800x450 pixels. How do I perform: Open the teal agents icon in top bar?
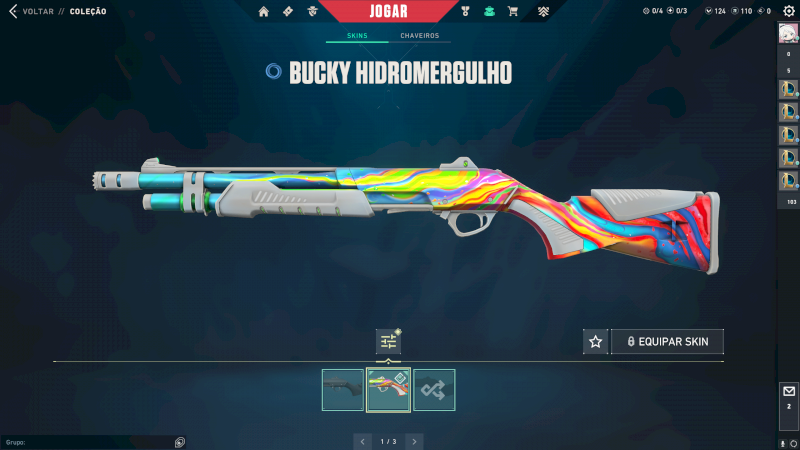(x=489, y=12)
